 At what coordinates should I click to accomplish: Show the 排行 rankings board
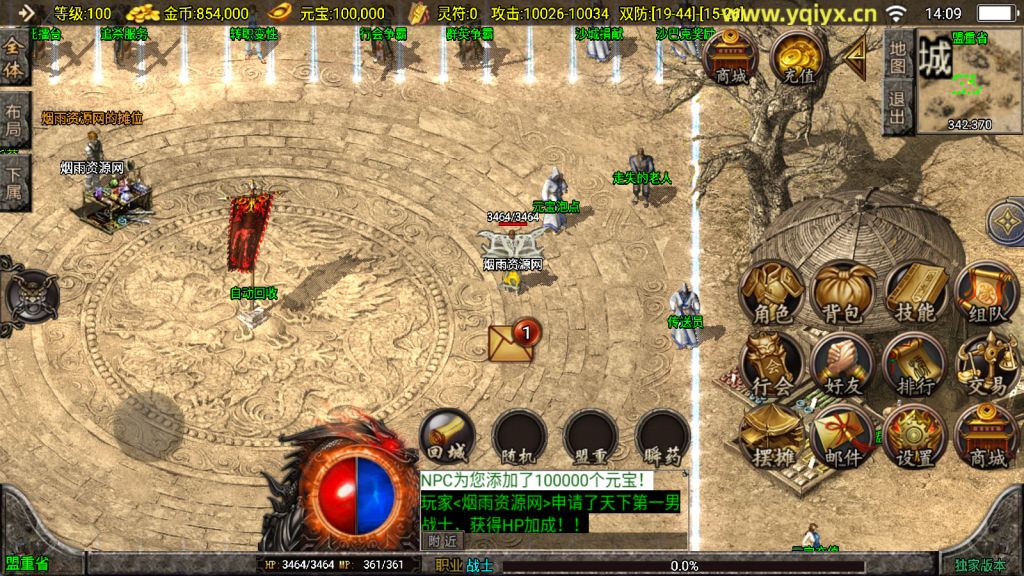pyautogui.click(x=914, y=366)
